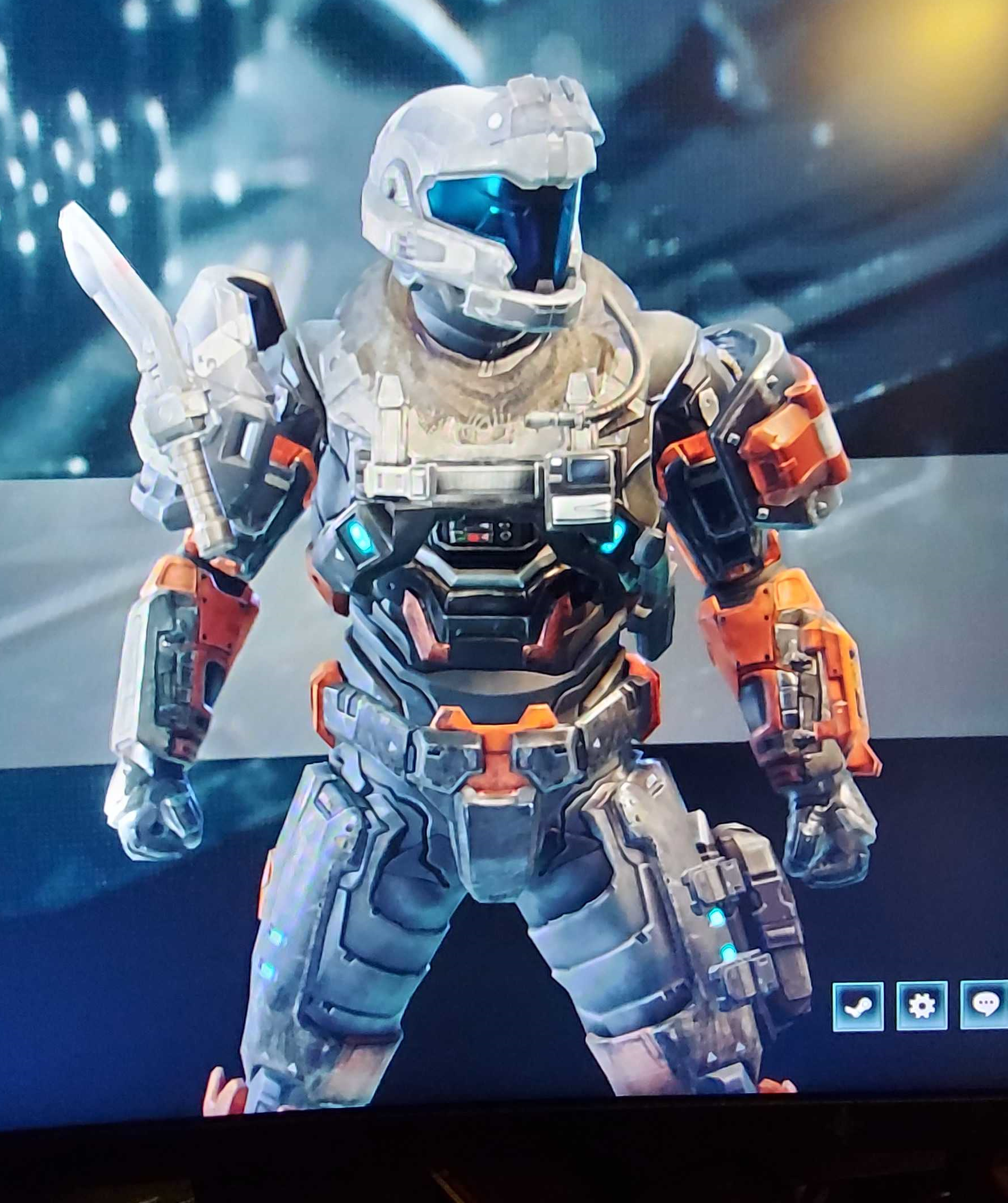Image resolution: width=1008 pixels, height=1203 pixels.
Task: Open the chat speech bubble button
Action: pos(985,1005)
